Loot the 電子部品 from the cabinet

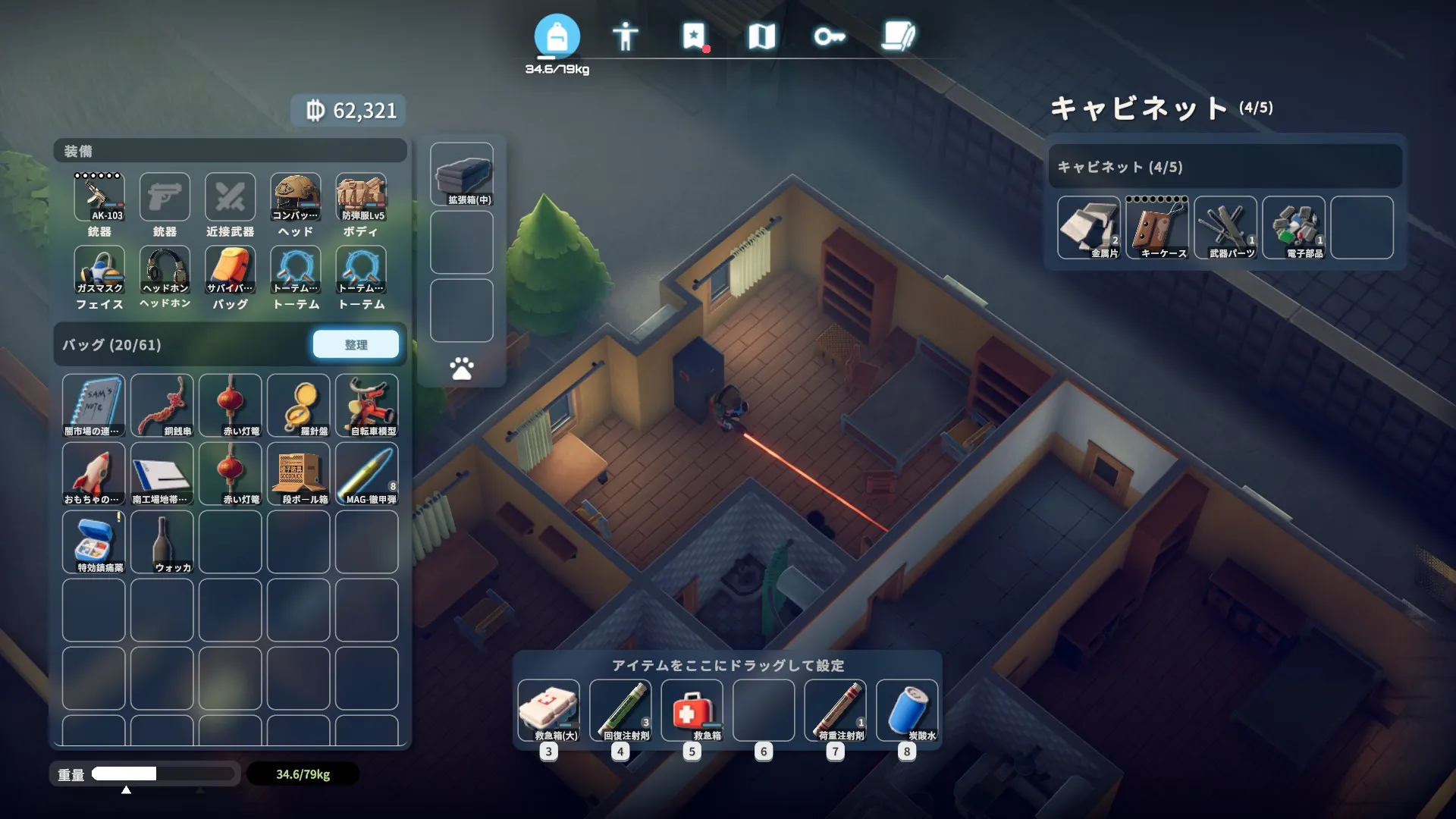point(1294,227)
